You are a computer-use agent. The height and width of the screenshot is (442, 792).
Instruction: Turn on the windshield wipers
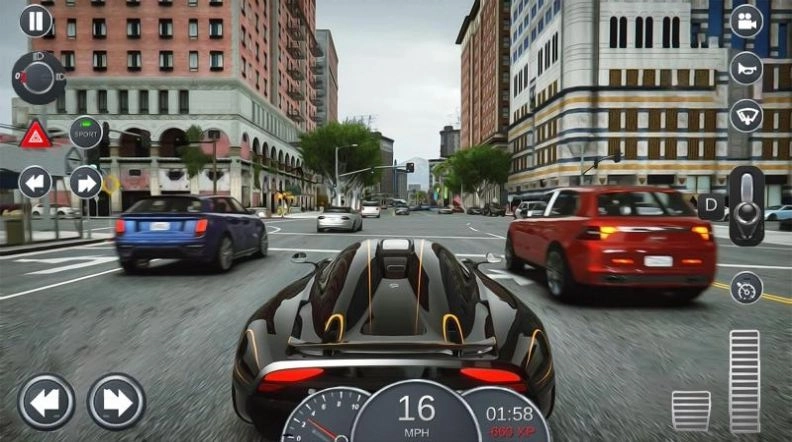[746, 115]
